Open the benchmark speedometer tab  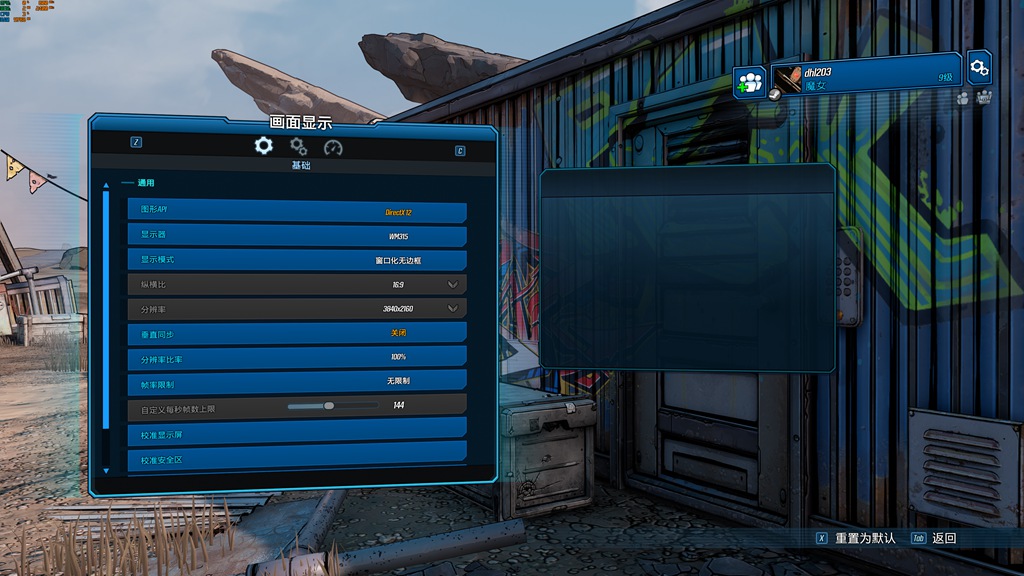tap(333, 147)
